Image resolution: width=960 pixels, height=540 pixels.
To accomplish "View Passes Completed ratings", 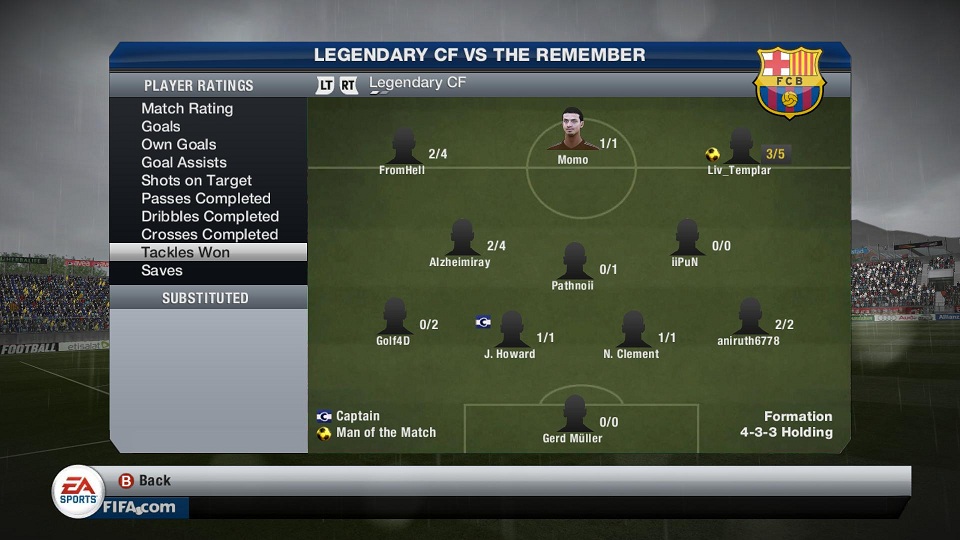I will 206,198.
